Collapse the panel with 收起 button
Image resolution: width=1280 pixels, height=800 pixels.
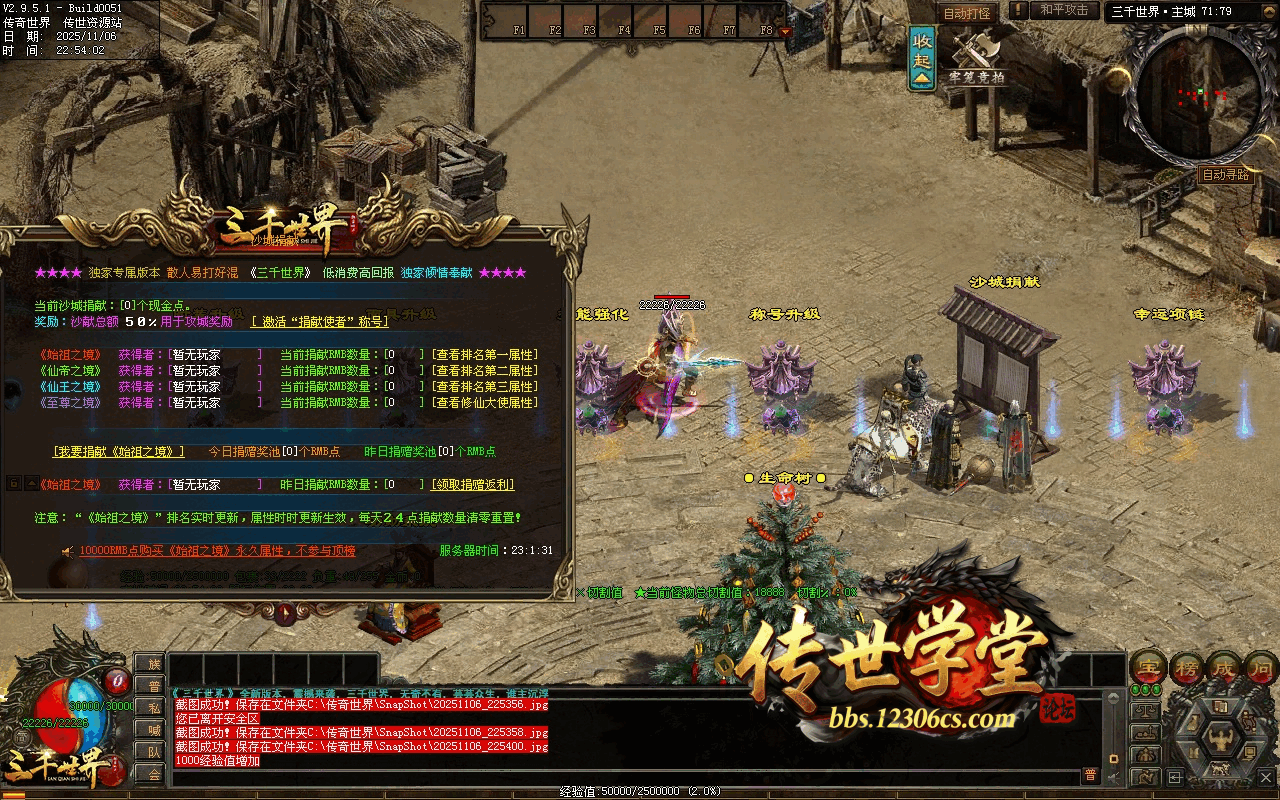[x=922, y=56]
